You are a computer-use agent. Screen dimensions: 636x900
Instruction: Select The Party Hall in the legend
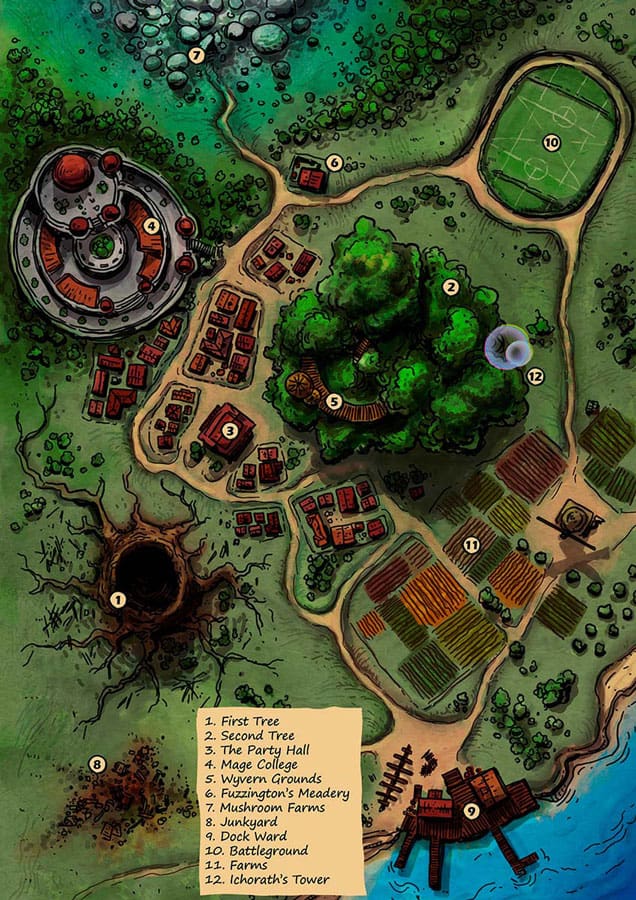coord(256,749)
